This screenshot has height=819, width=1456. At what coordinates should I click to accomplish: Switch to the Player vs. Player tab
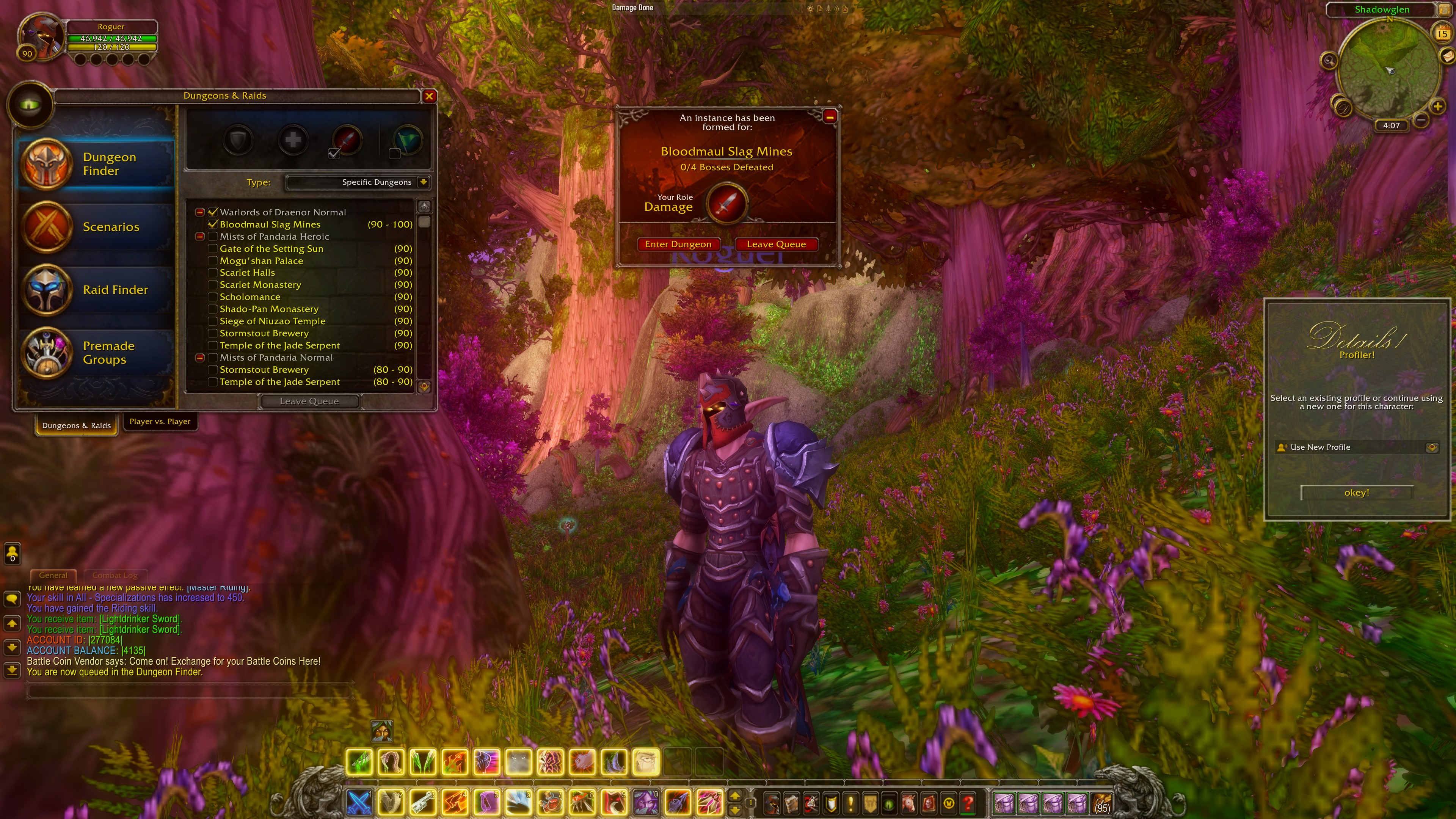click(160, 422)
